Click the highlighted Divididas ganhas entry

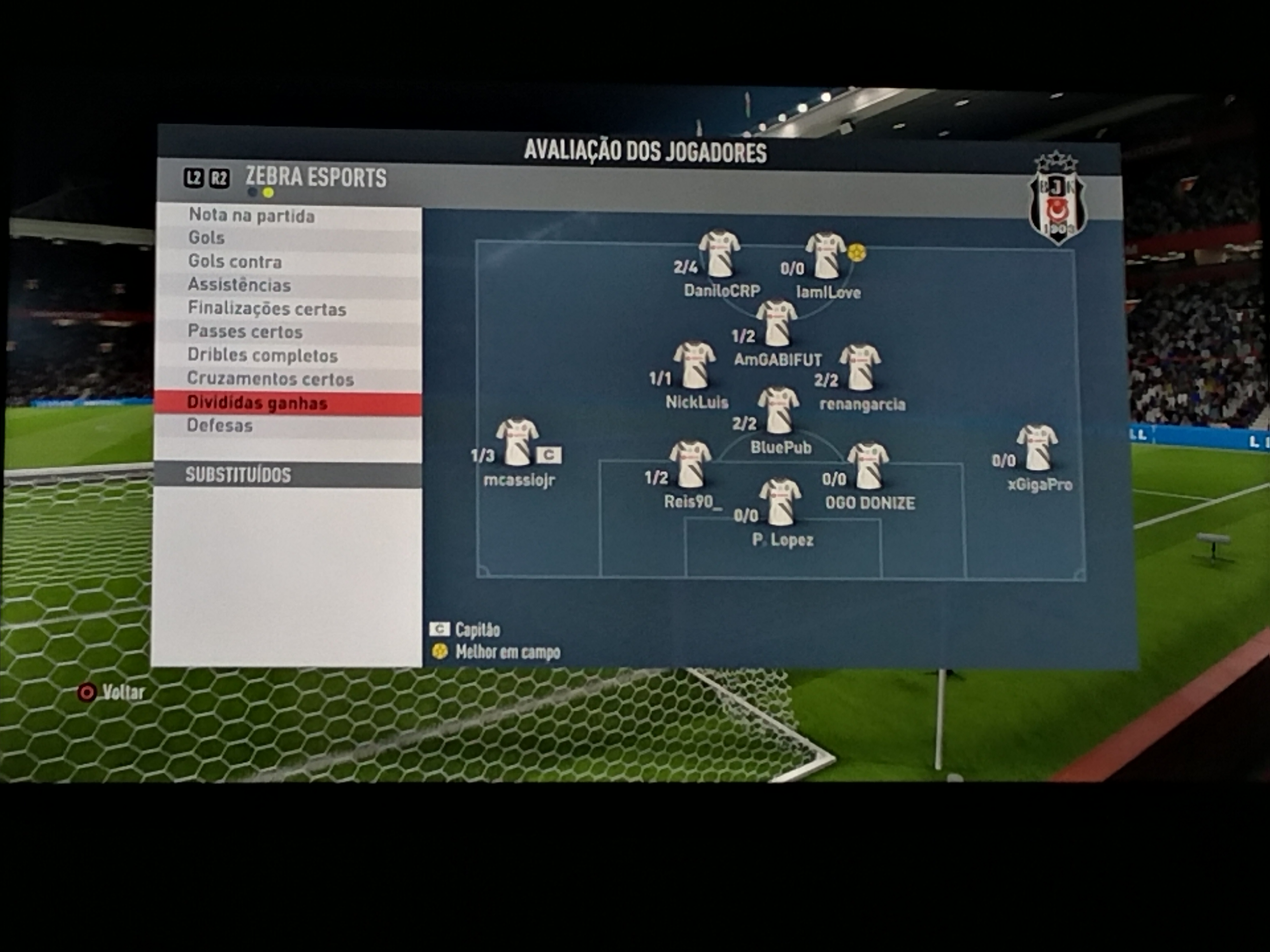click(257, 403)
